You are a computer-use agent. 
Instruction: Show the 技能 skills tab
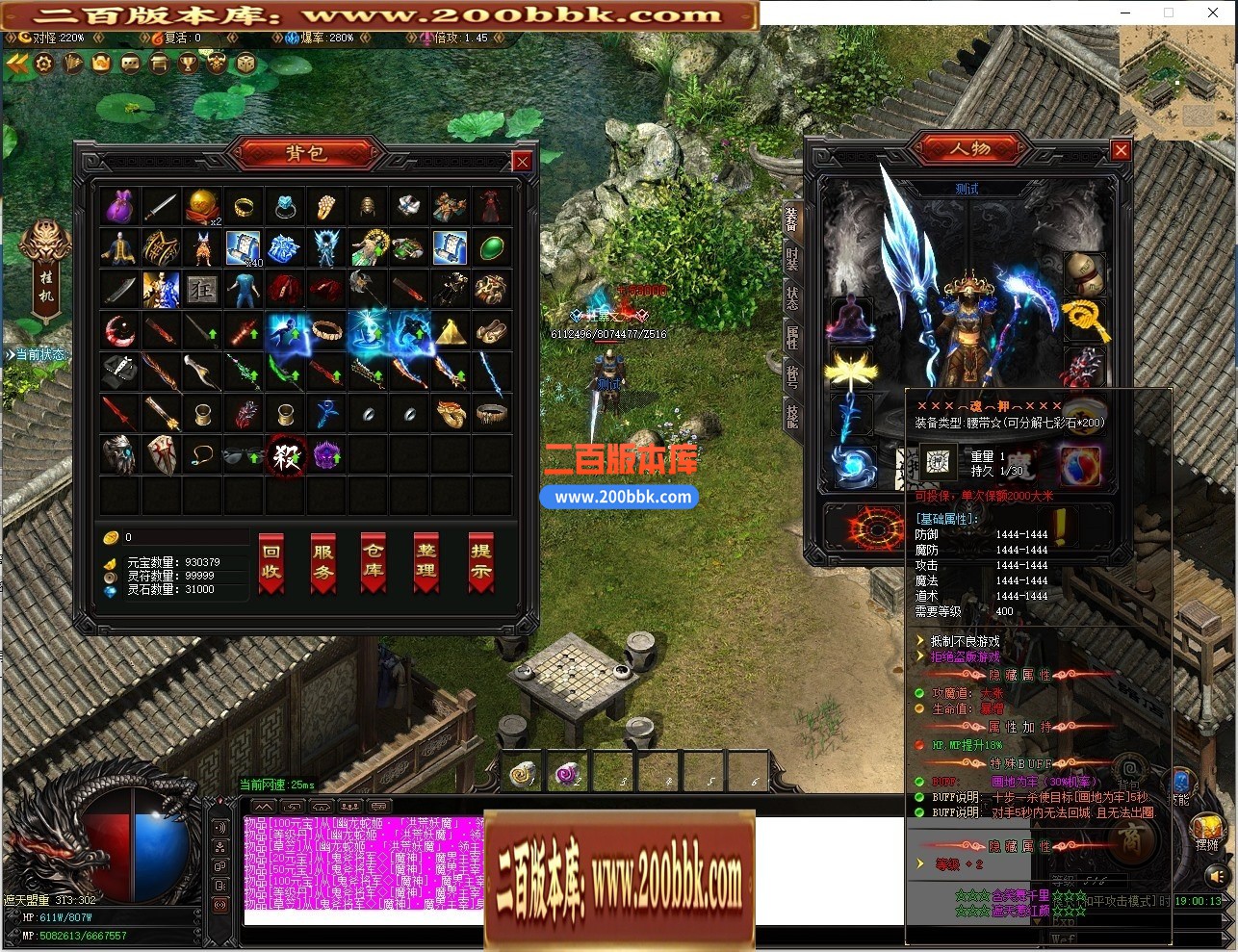pos(792,416)
